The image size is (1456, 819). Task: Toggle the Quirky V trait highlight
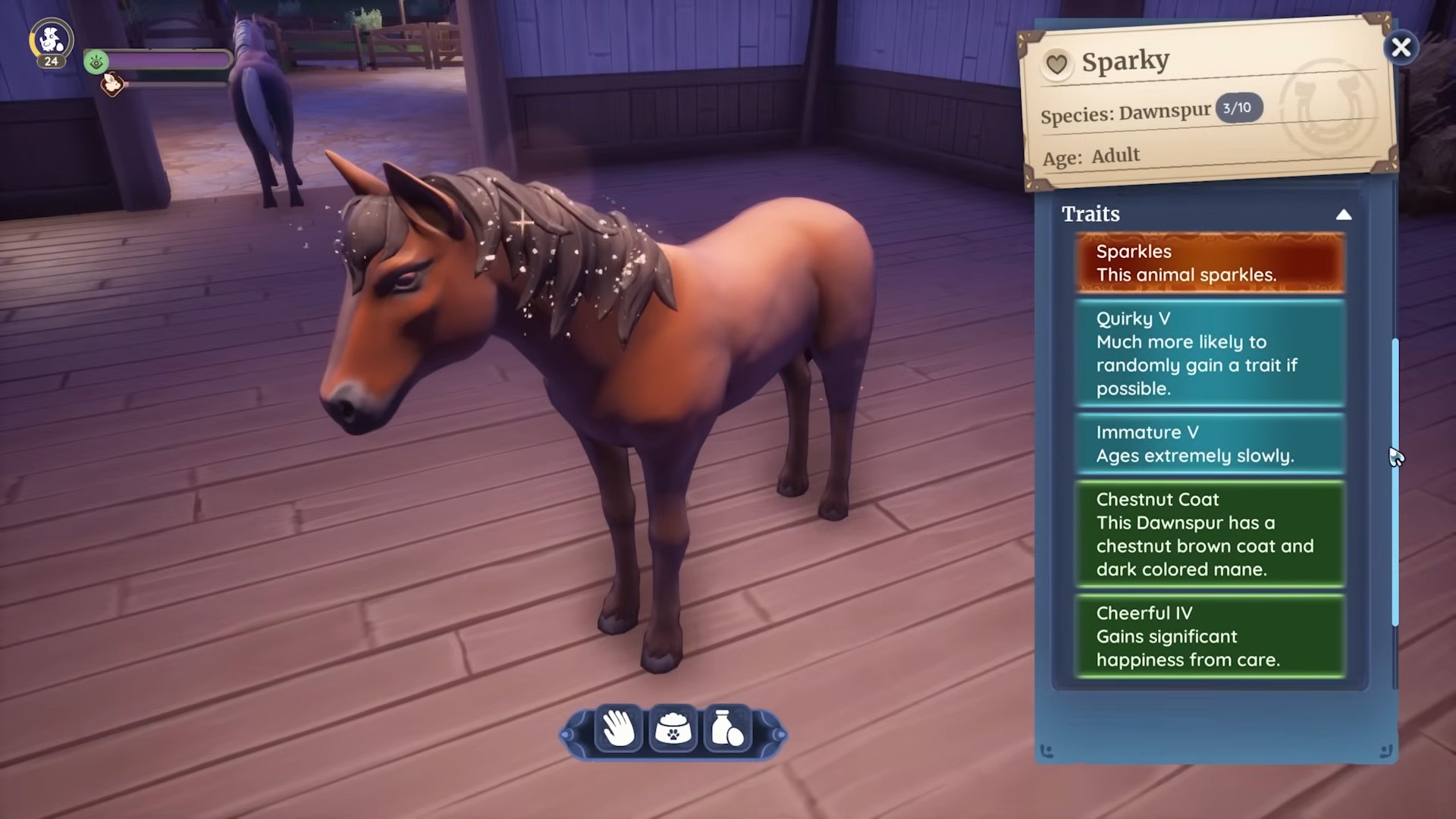[1210, 353]
